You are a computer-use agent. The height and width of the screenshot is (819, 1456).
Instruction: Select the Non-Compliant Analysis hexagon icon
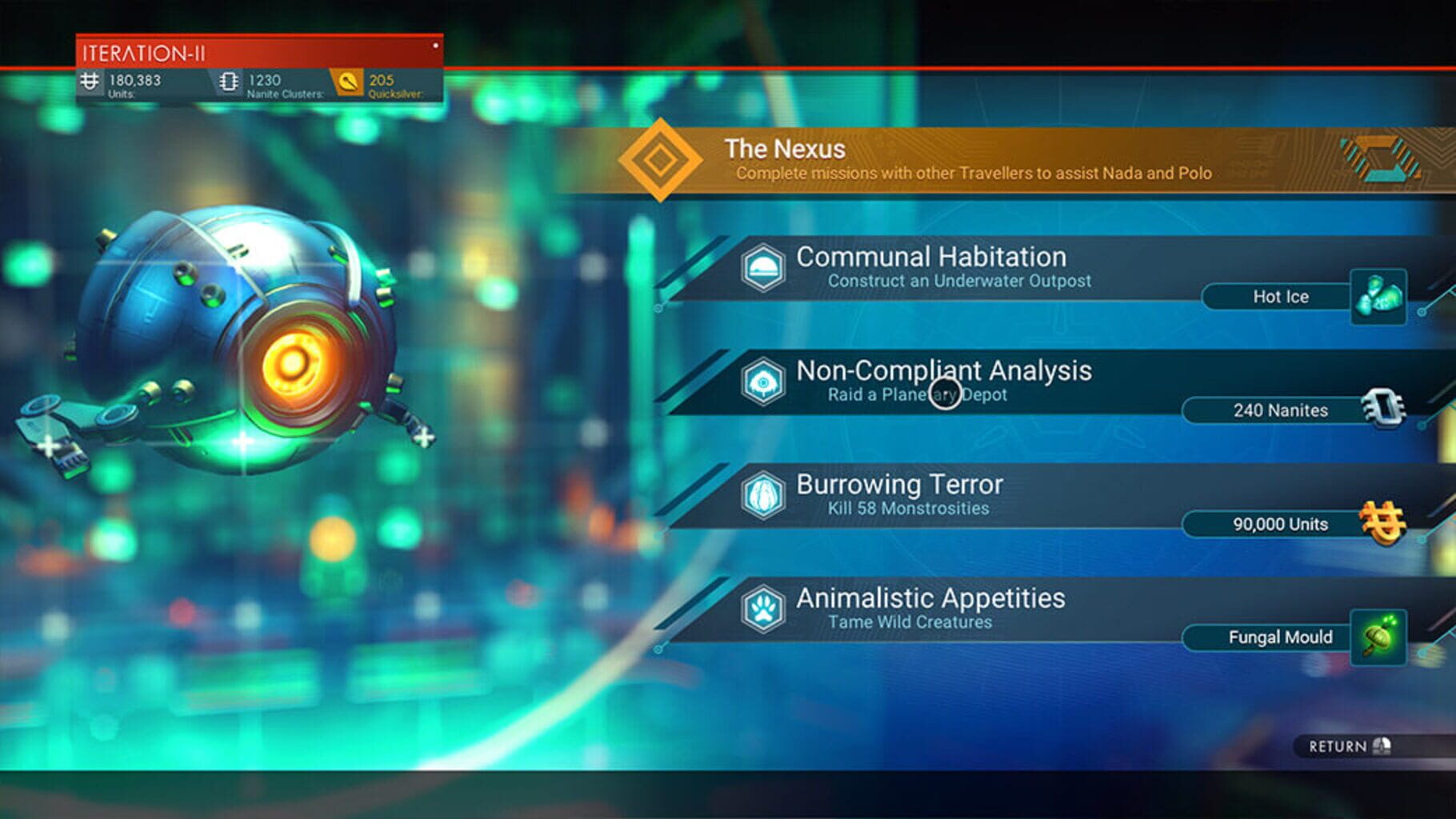point(764,382)
